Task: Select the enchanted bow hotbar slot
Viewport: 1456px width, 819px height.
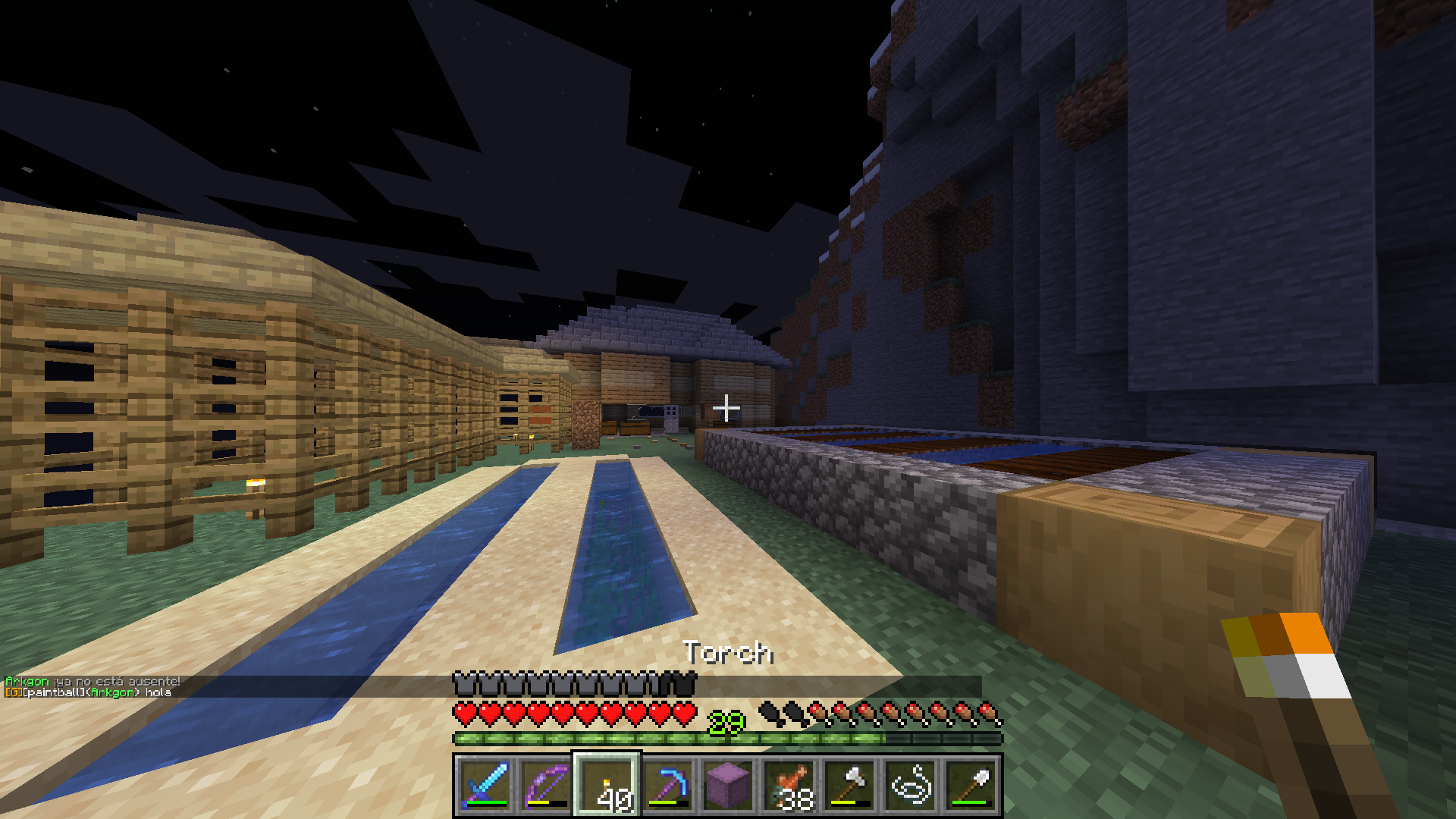Action: pos(546,785)
